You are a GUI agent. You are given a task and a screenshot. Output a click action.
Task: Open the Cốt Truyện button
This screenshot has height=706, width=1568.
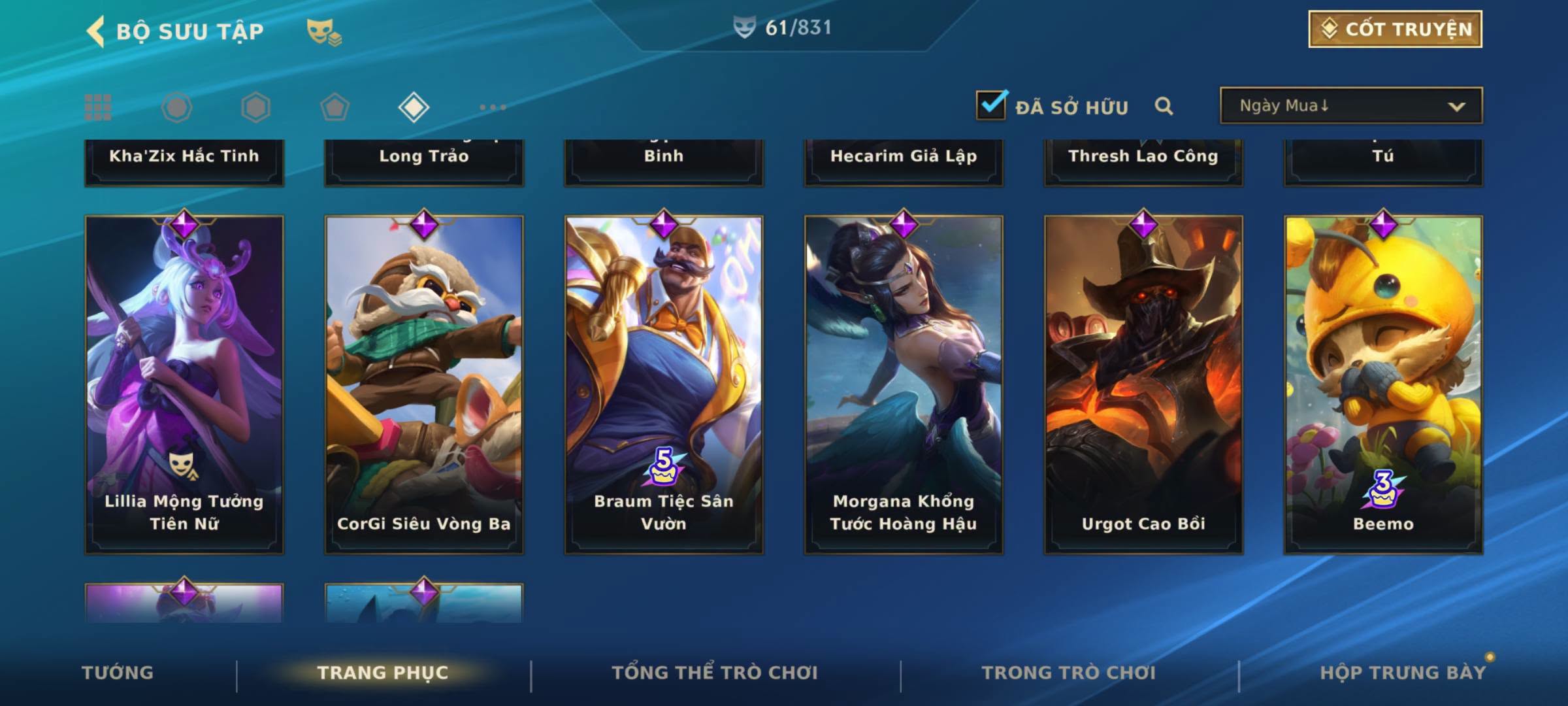pyautogui.click(x=1395, y=29)
